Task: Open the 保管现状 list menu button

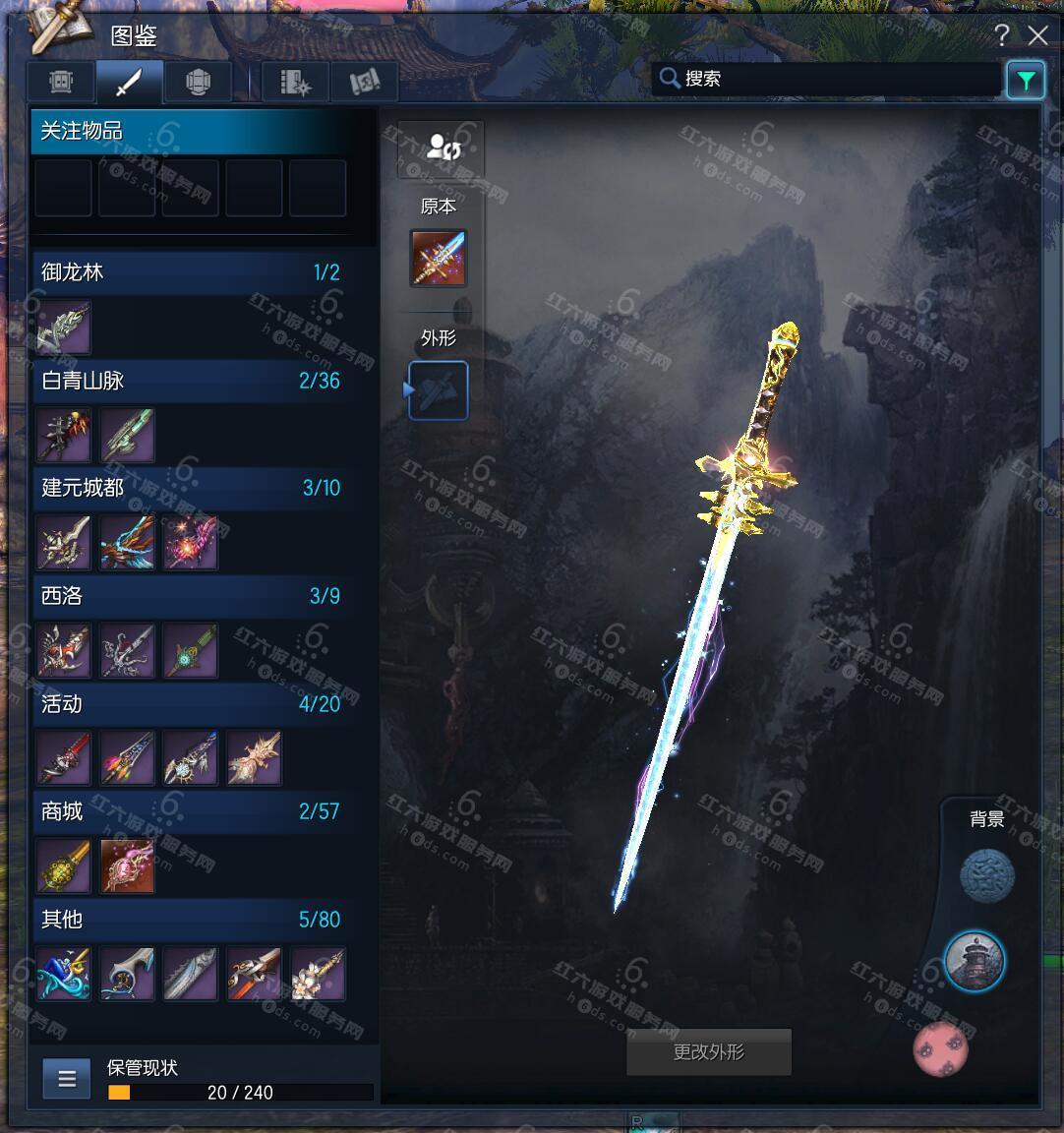Action: click(67, 1079)
